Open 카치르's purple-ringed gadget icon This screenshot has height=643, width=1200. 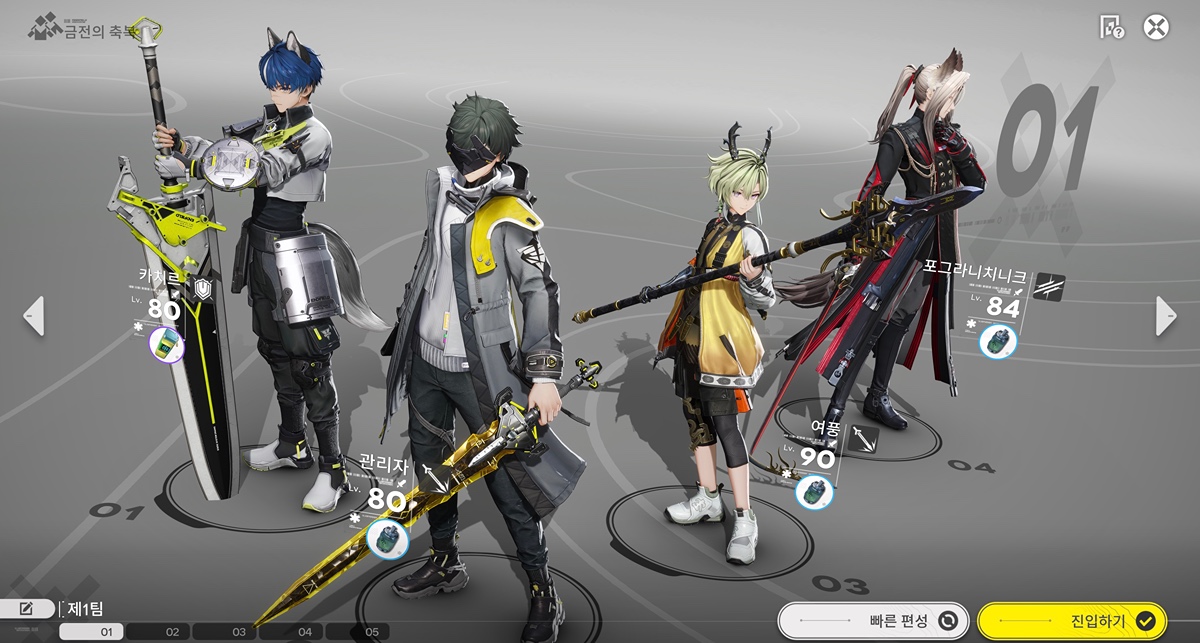(x=166, y=346)
